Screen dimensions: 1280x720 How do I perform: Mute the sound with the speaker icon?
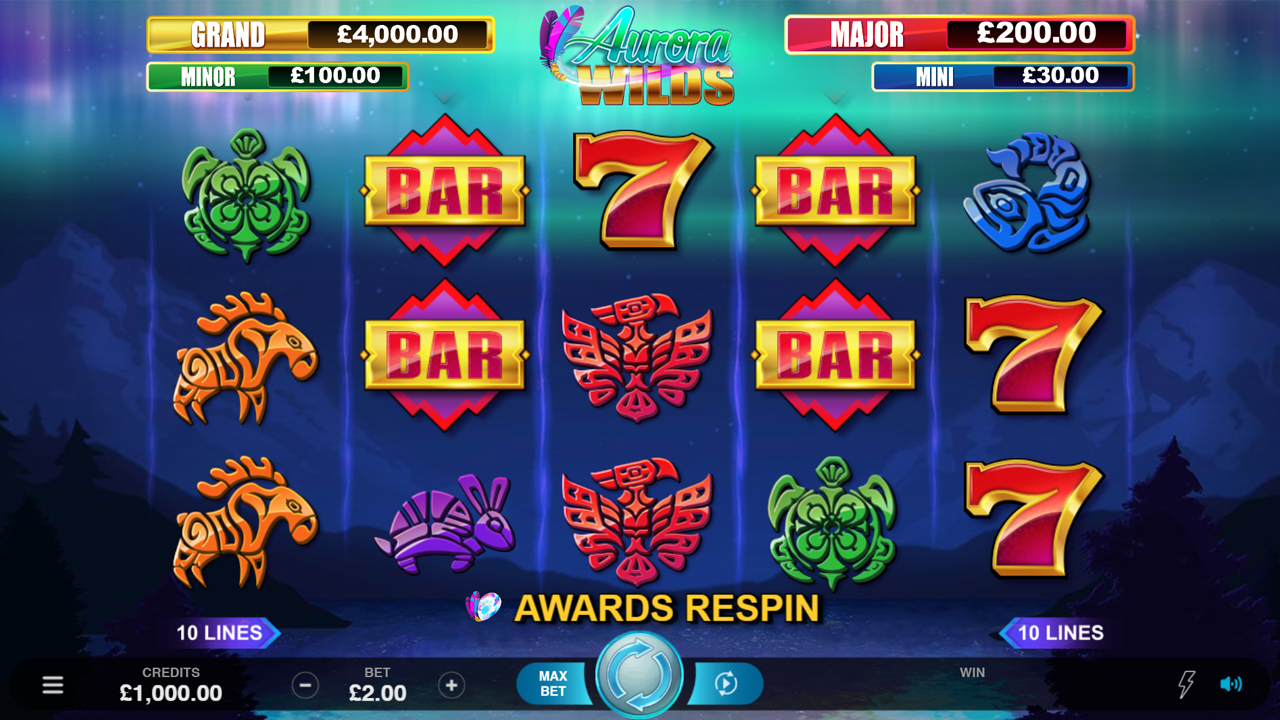pyautogui.click(x=1231, y=685)
